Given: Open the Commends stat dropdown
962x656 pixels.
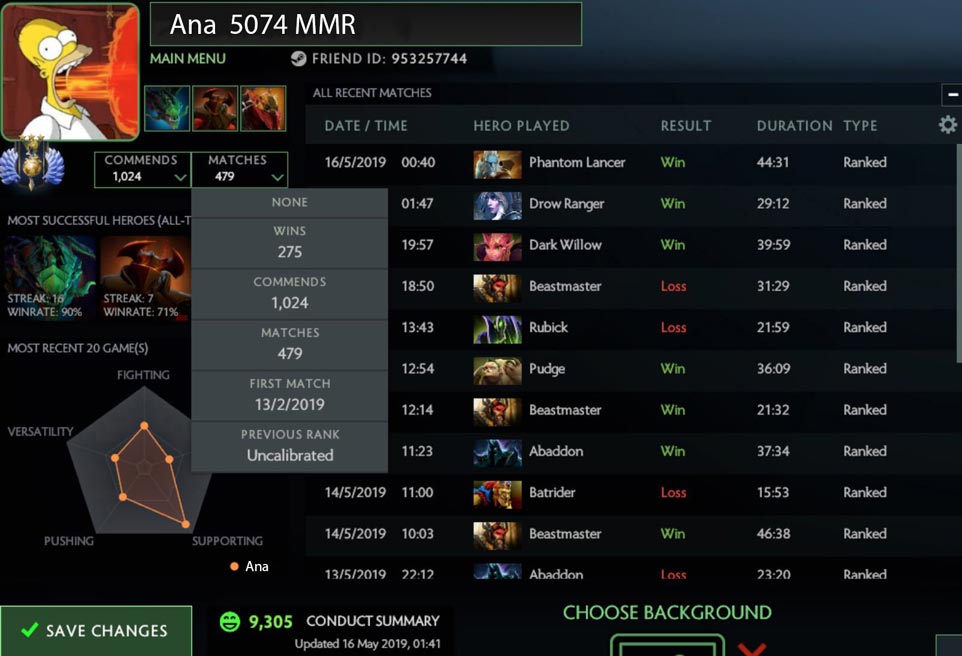Looking at the screenshot, I should [142, 169].
